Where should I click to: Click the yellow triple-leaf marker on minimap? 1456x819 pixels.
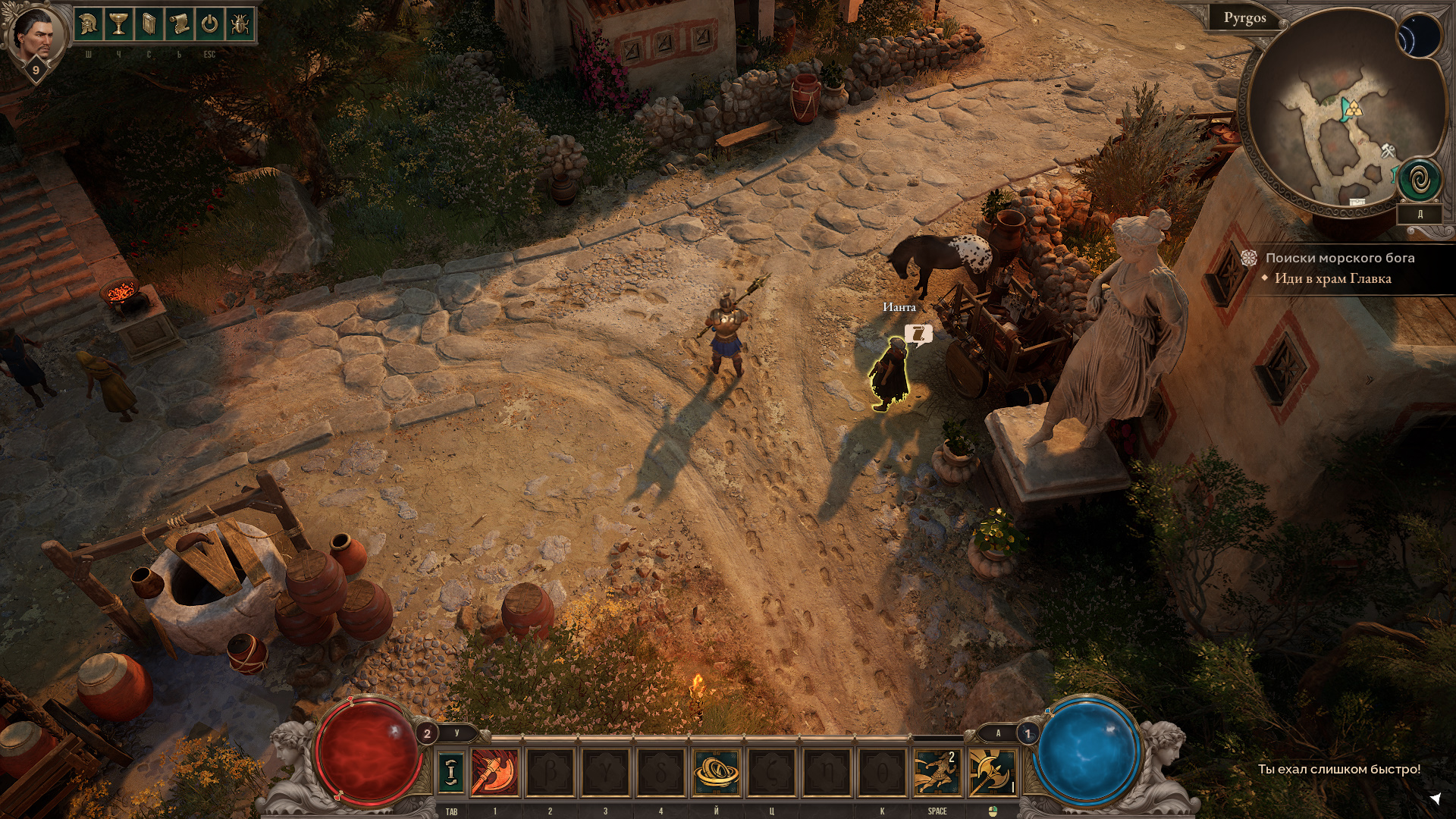coord(1354,110)
